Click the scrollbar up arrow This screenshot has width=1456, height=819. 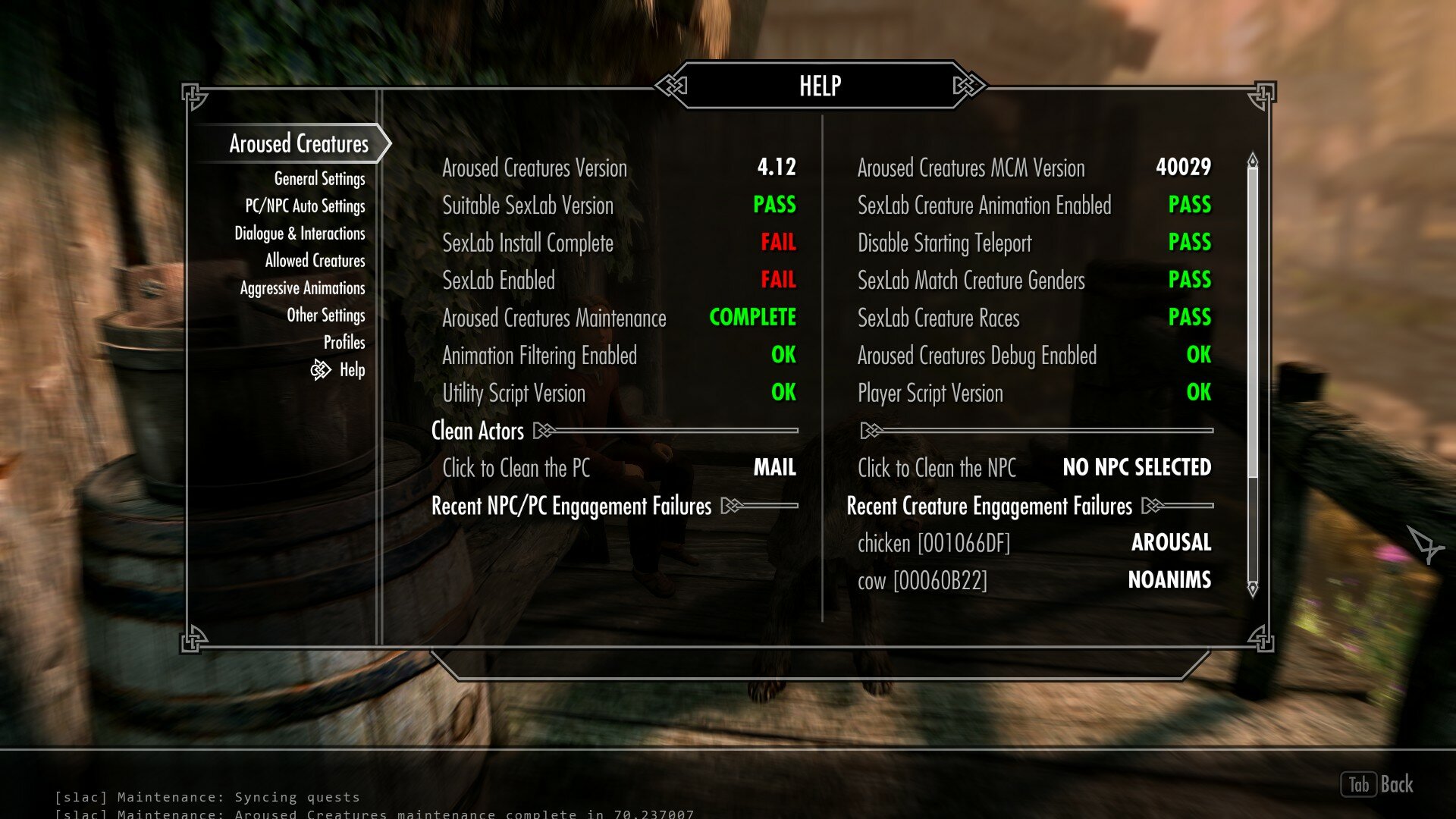1253,160
